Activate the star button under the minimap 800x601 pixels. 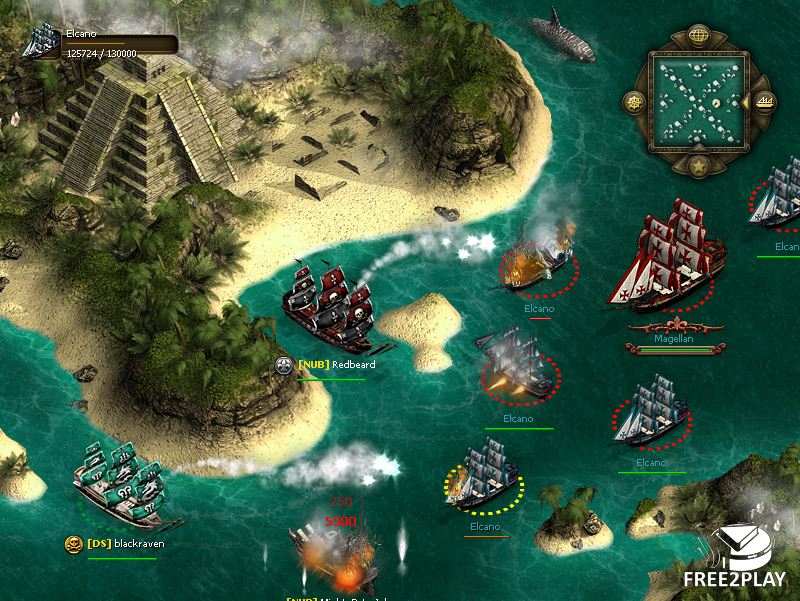coord(699,164)
